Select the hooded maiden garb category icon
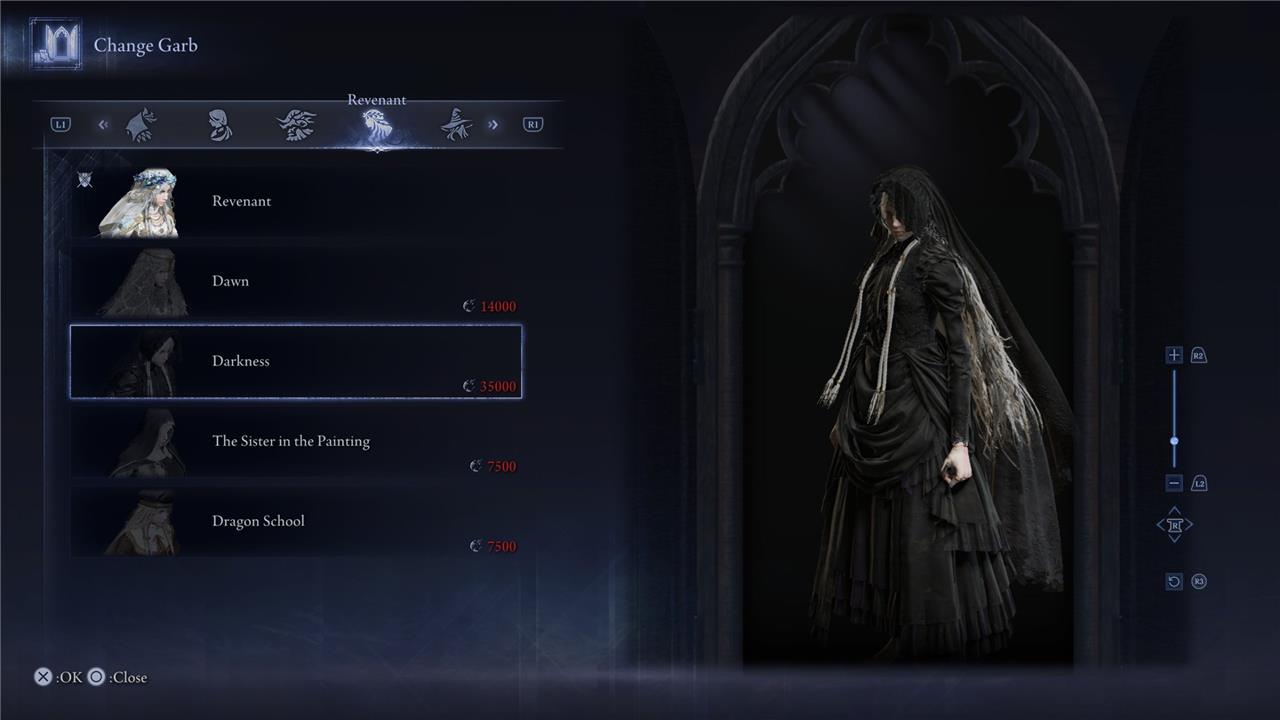 point(219,124)
